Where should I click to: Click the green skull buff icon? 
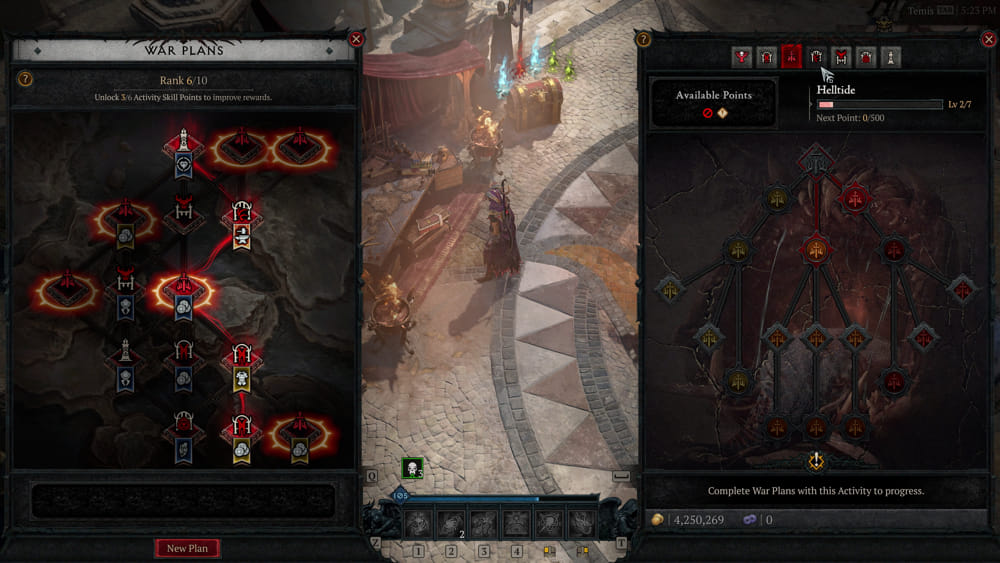point(411,467)
